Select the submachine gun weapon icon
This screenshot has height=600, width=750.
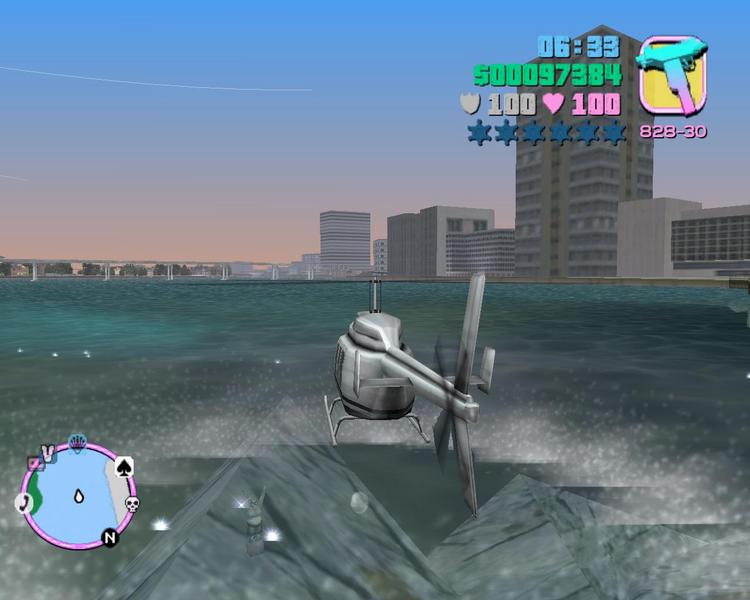click(x=672, y=73)
